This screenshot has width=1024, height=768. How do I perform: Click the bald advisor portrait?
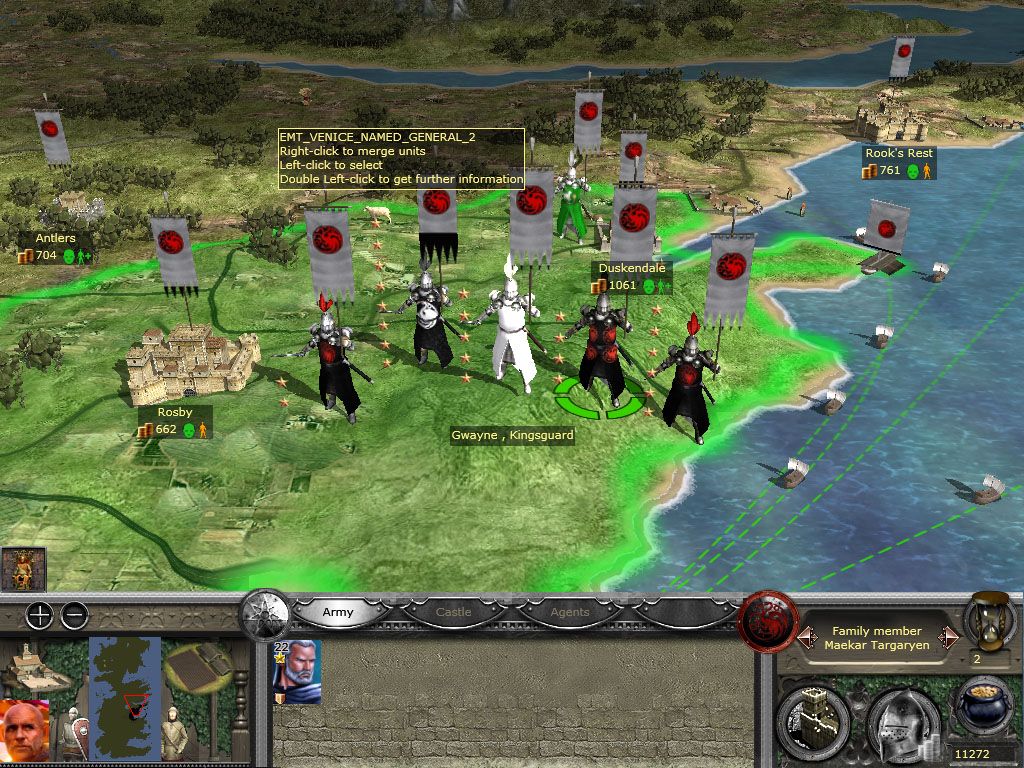[x=27, y=732]
